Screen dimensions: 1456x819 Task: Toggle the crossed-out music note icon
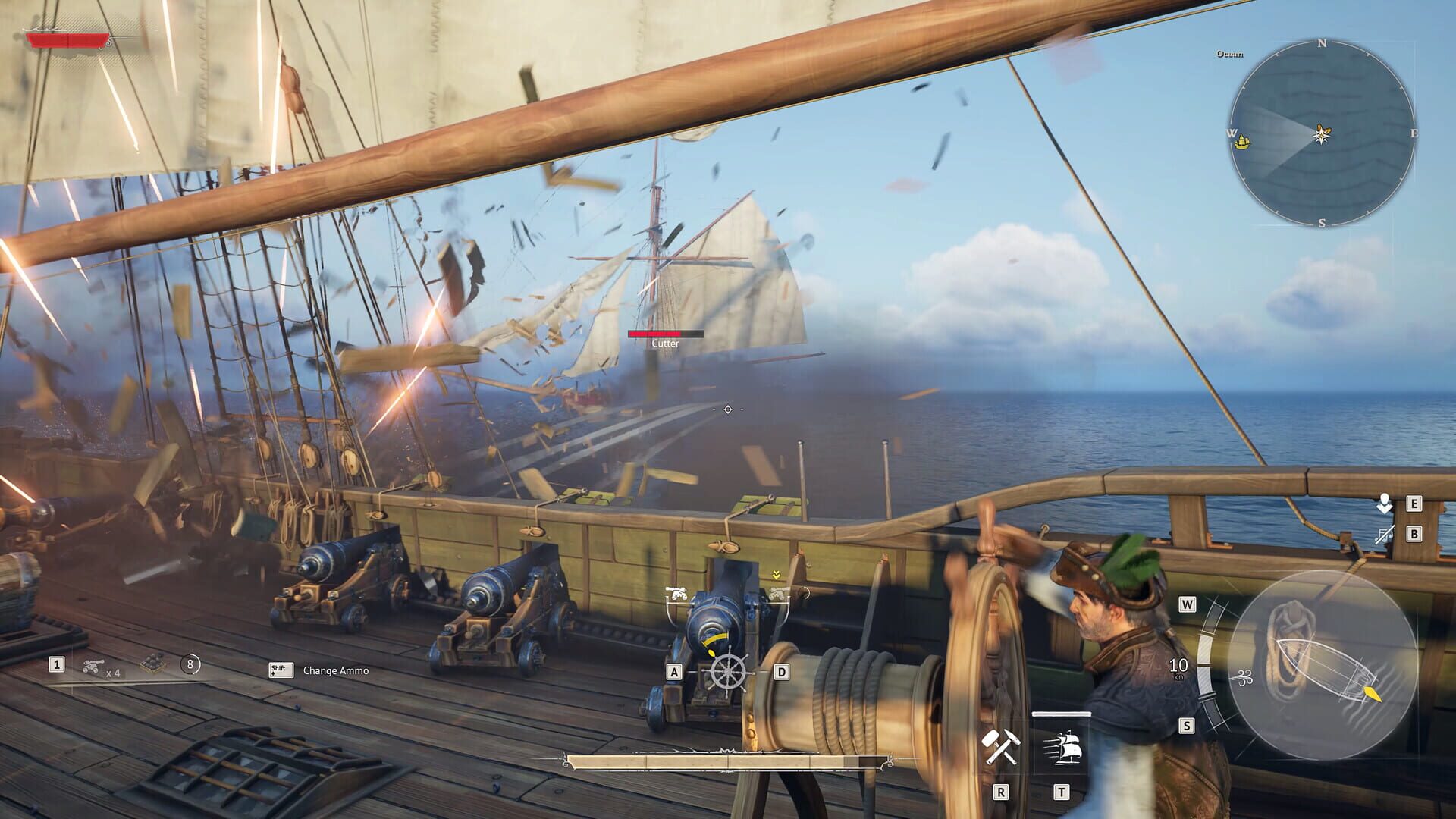(x=1385, y=534)
